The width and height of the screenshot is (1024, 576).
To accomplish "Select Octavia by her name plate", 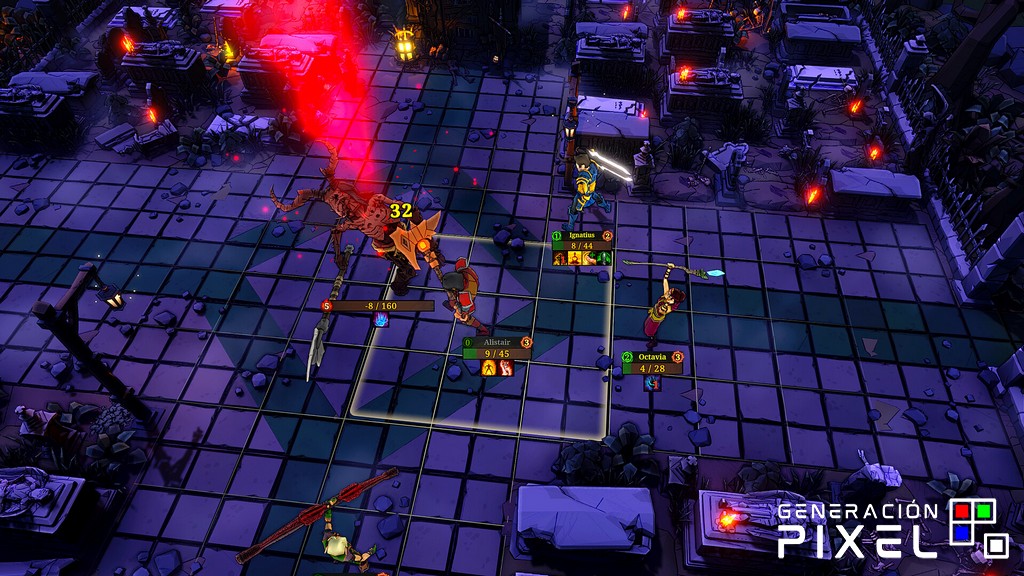I will point(652,357).
